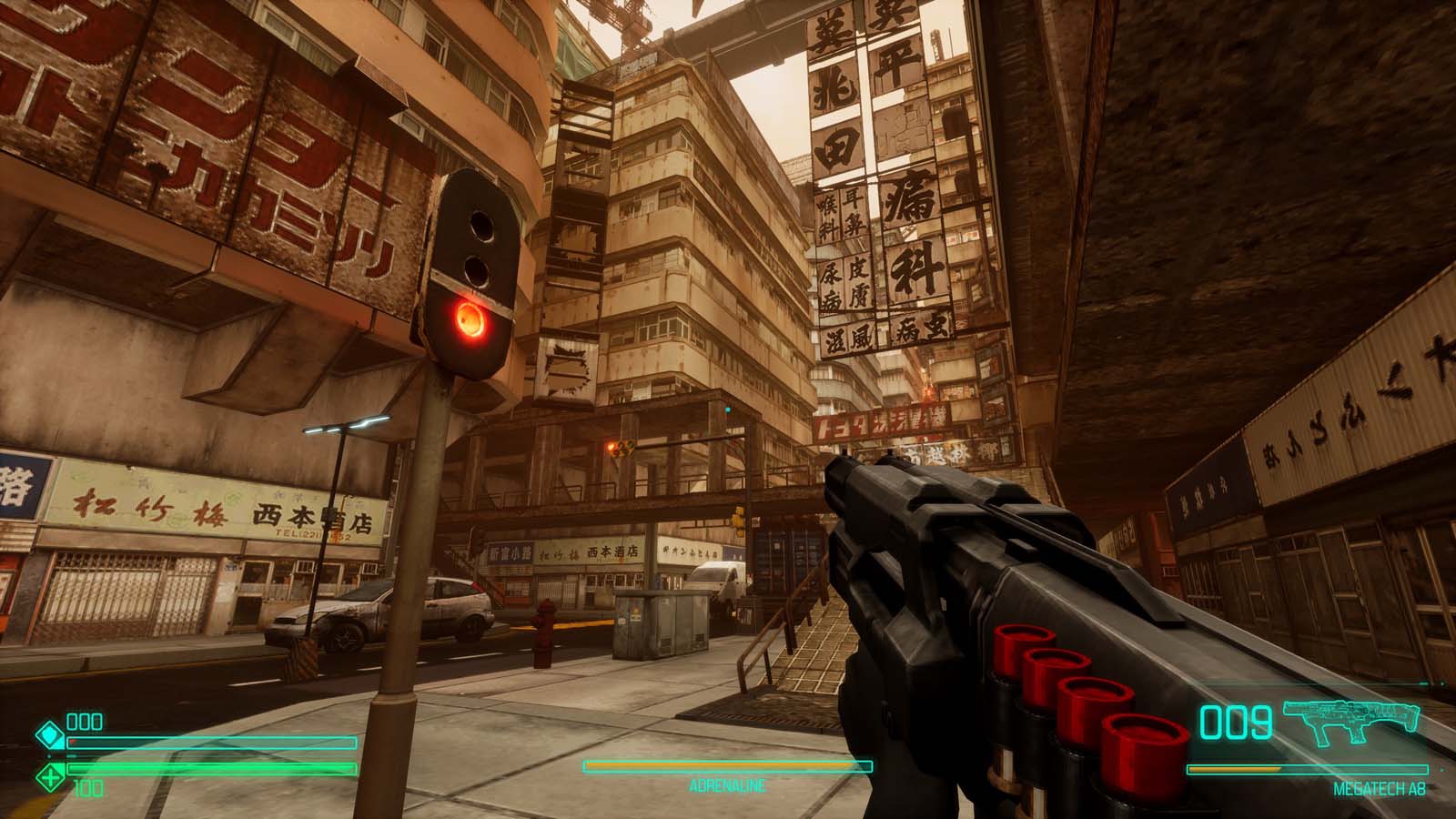Select the armor diamond icon
The height and width of the screenshot is (819, 1456).
coord(48,733)
